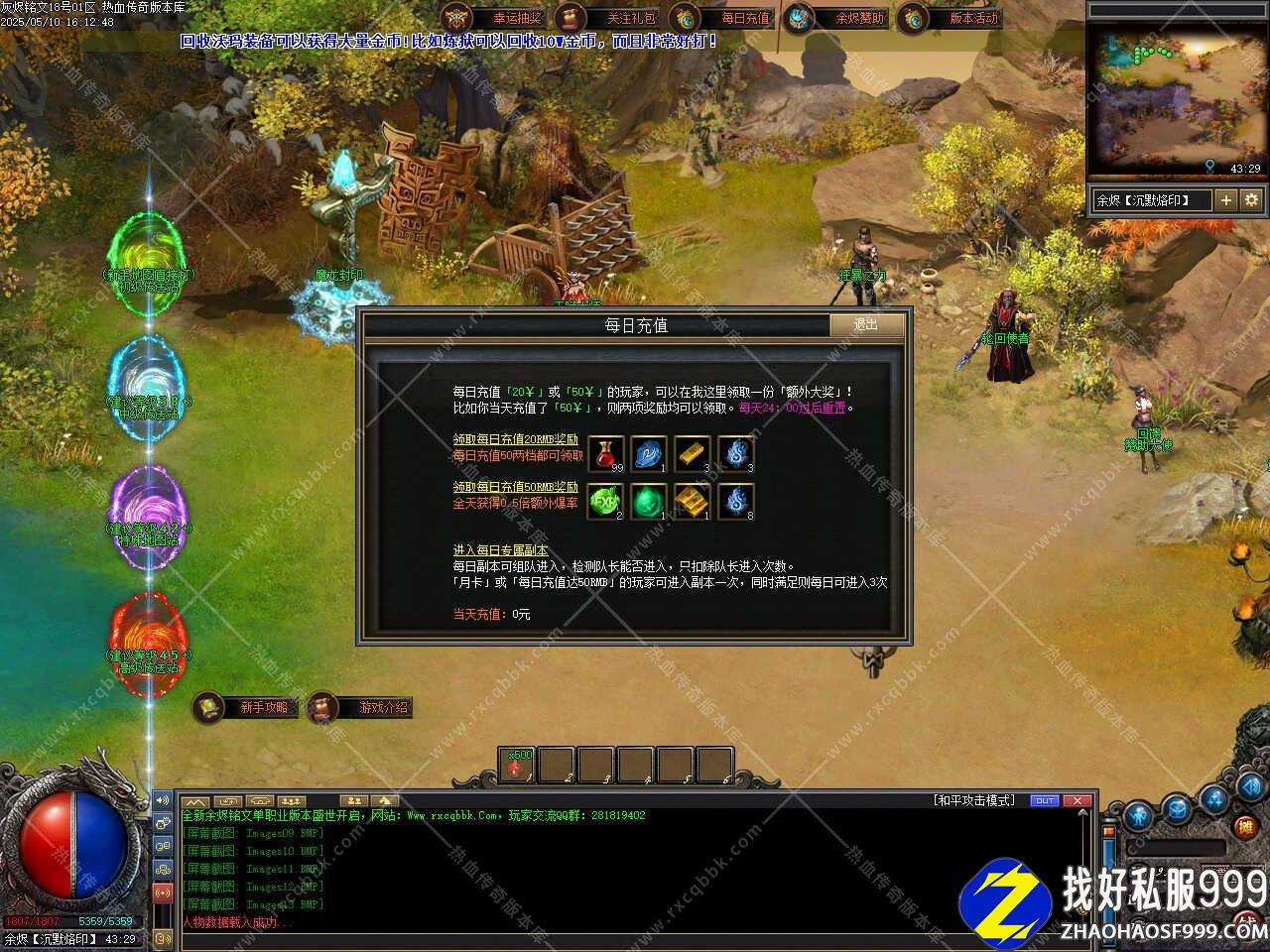Click the plus button beside the map name
Image resolution: width=1270 pixels, height=952 pixels.
pos(1226,200)
